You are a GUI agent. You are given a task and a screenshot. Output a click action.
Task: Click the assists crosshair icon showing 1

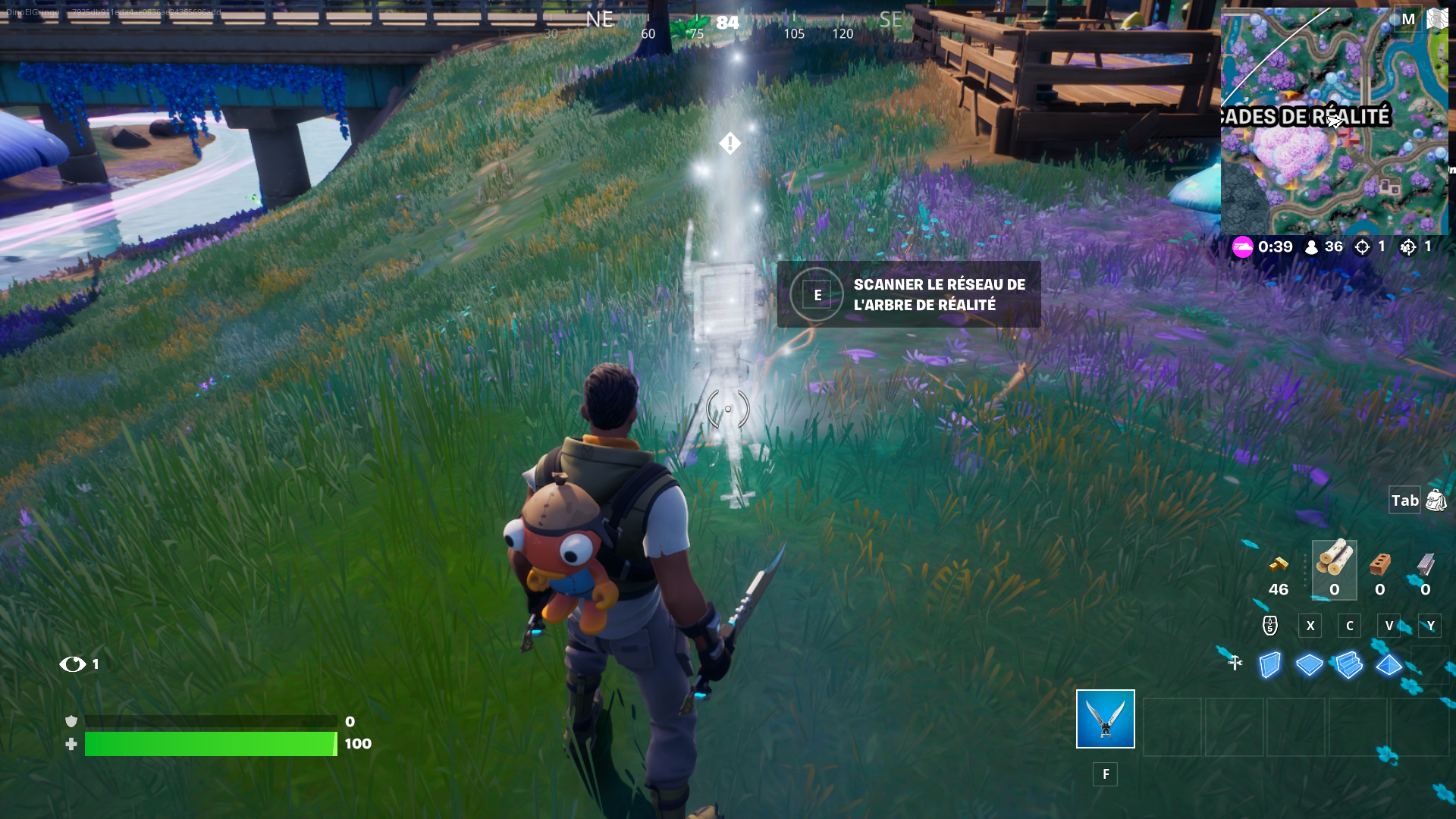tap(1410, 247)
